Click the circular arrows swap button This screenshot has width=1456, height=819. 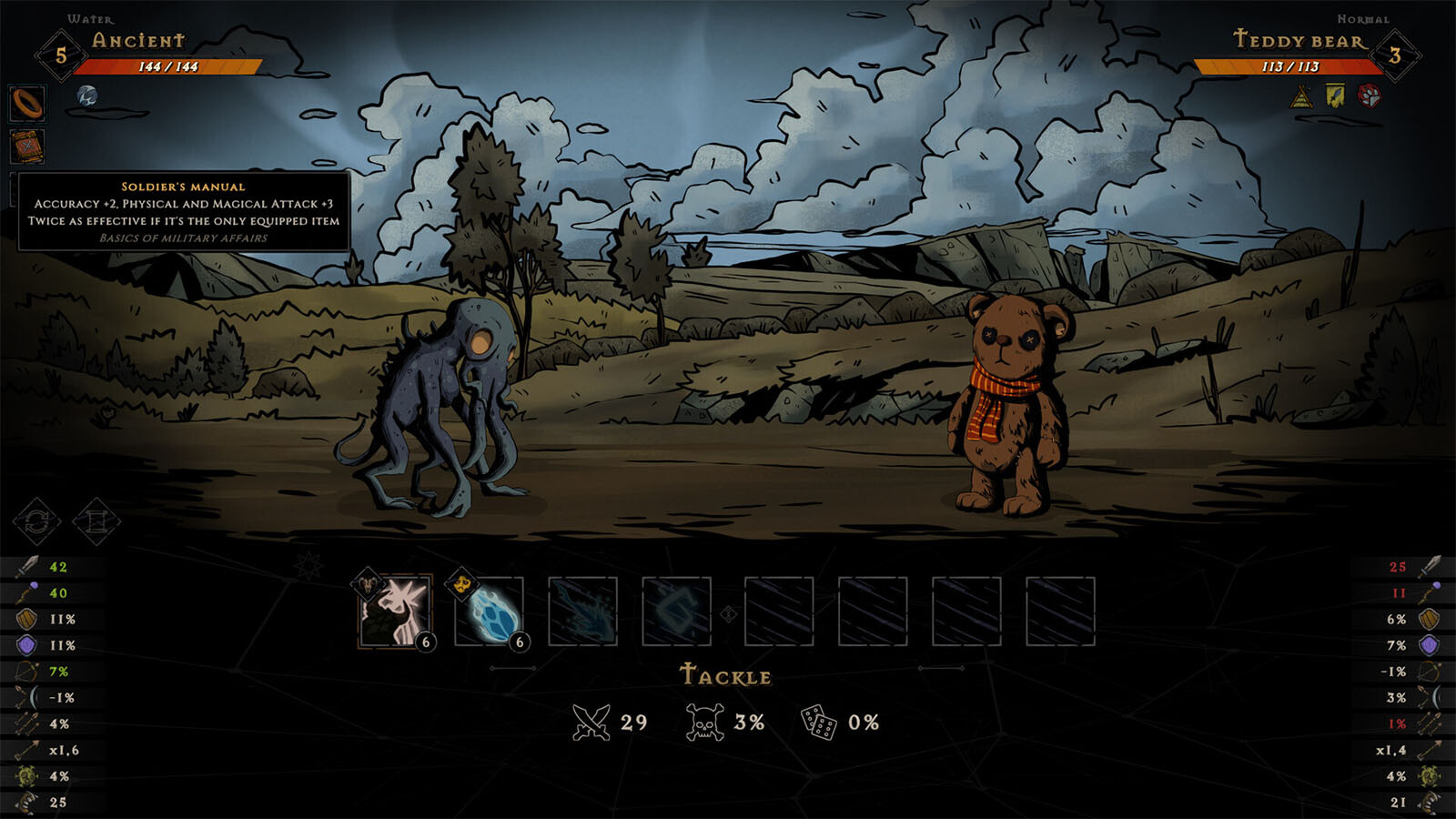pos(37,521)
